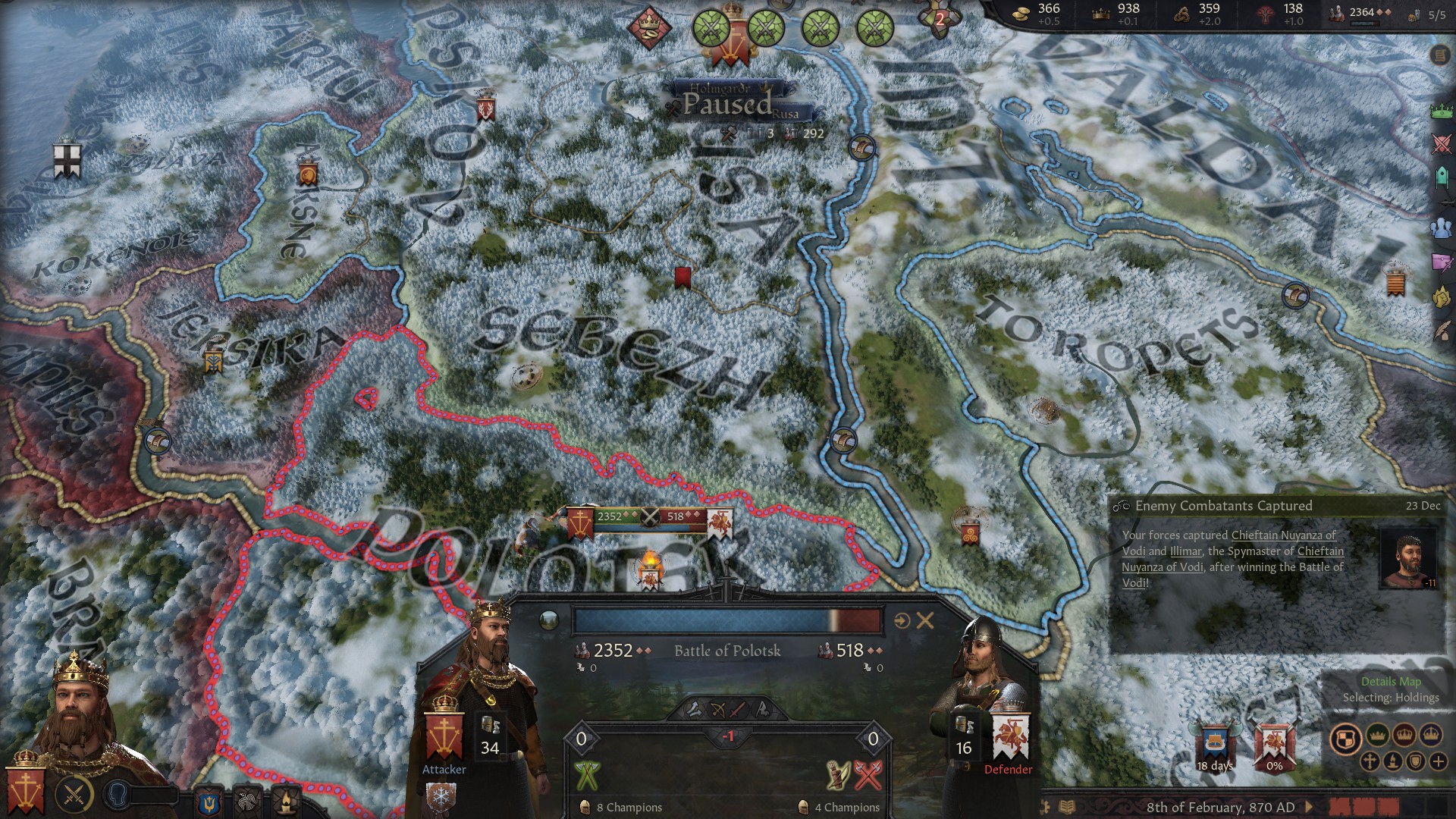Close the Battle of Polotsk panel
The width and height of the screenshot is (1456, 819).
tap(925, 621)
